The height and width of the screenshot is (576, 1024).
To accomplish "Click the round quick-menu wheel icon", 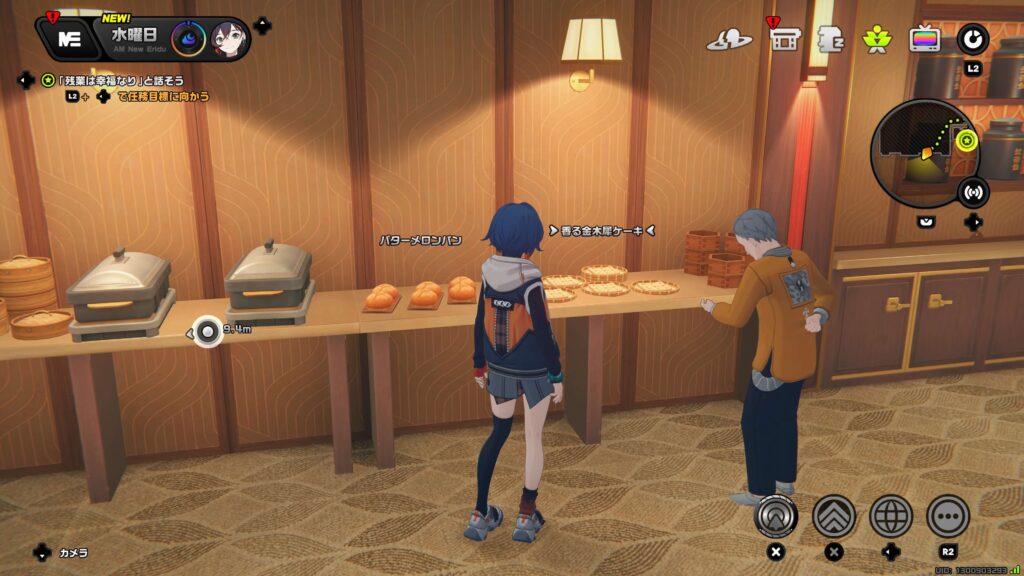I will click(x=972, y=39).
